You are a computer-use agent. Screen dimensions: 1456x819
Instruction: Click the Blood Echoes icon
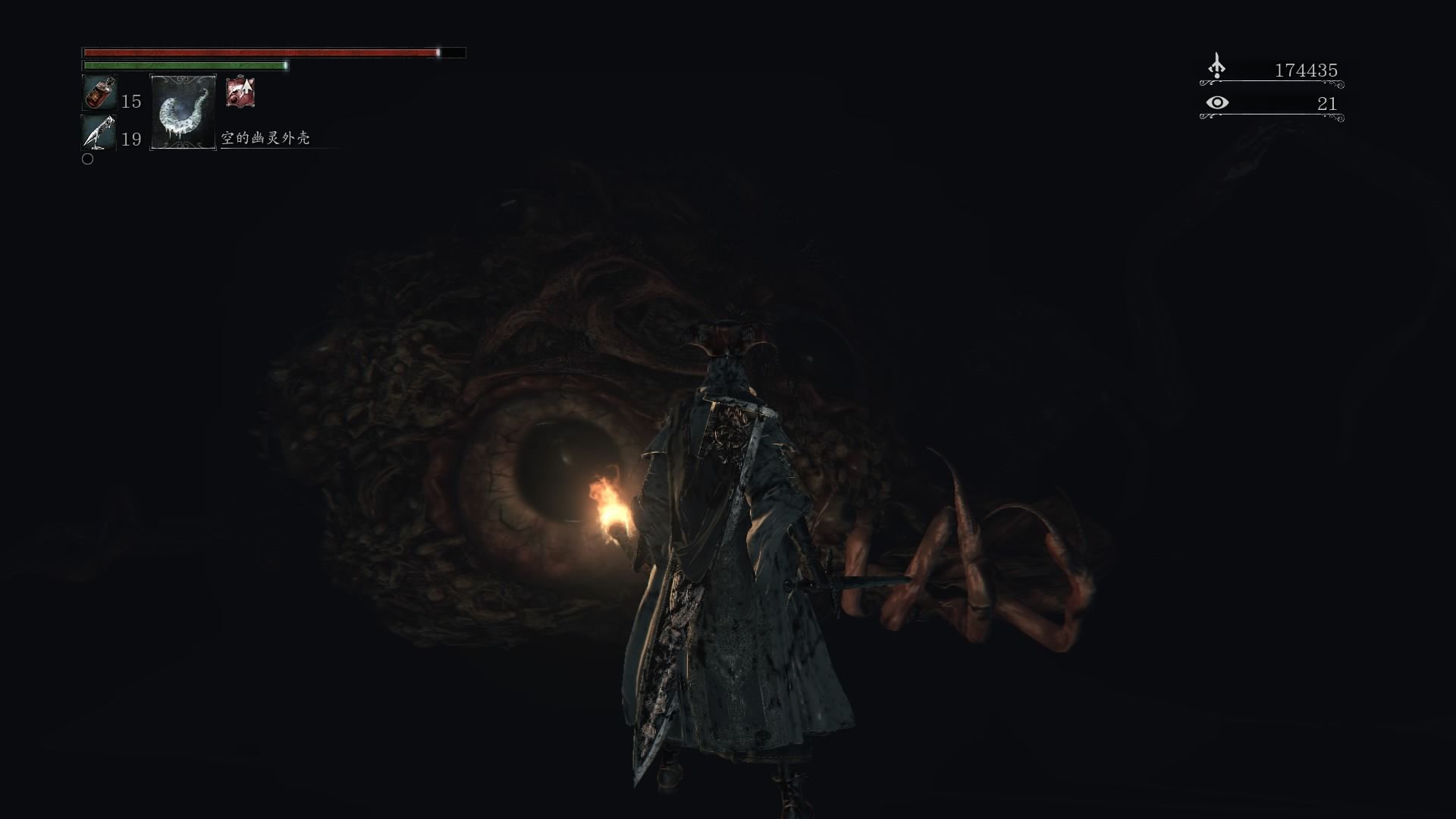1216,67
